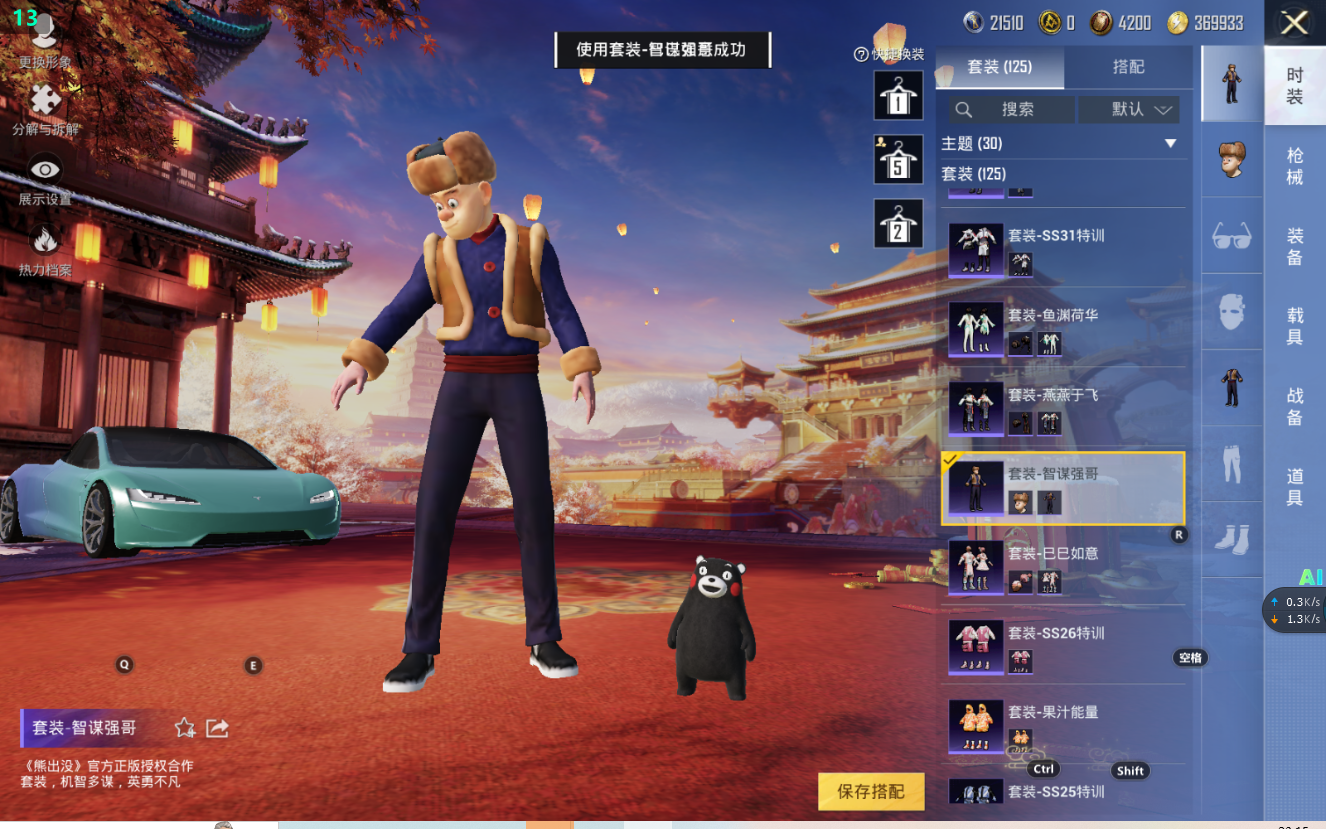Switch to the 载具 vehicles category
Viewport: 1326px width, 829px height.
tap(1295, 326)
